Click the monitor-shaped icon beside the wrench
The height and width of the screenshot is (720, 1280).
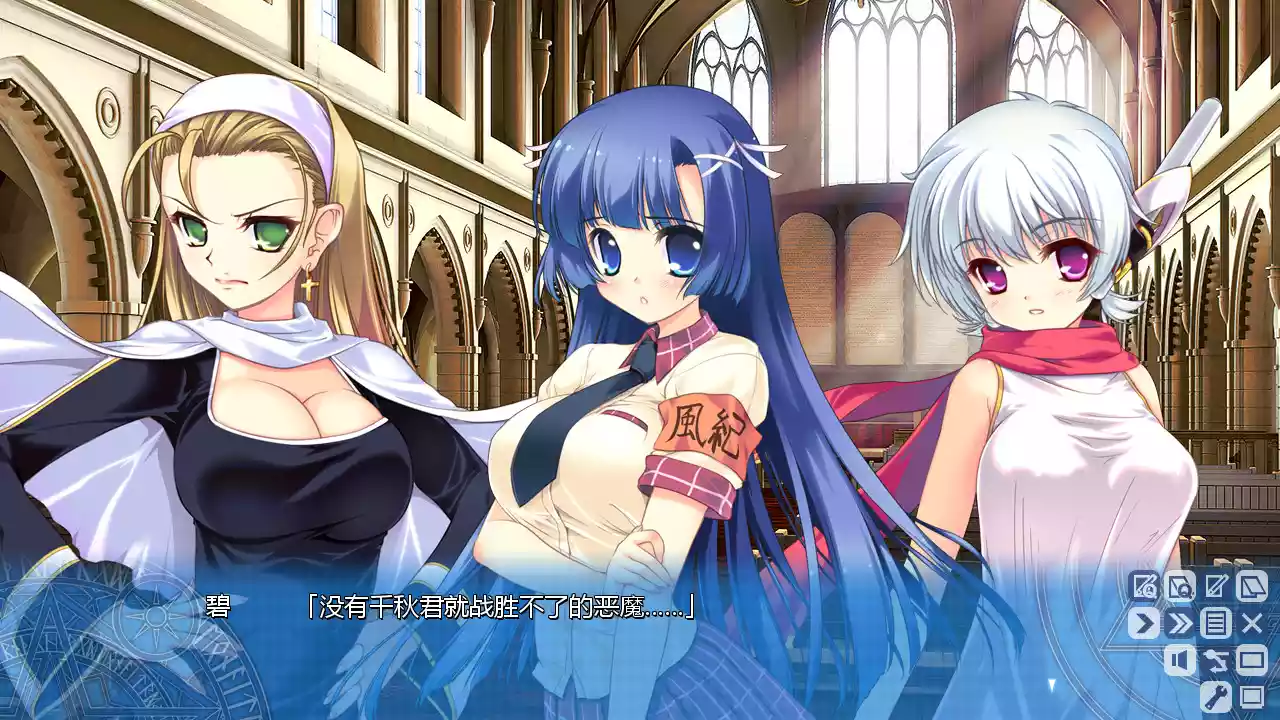coord(1252,695)
